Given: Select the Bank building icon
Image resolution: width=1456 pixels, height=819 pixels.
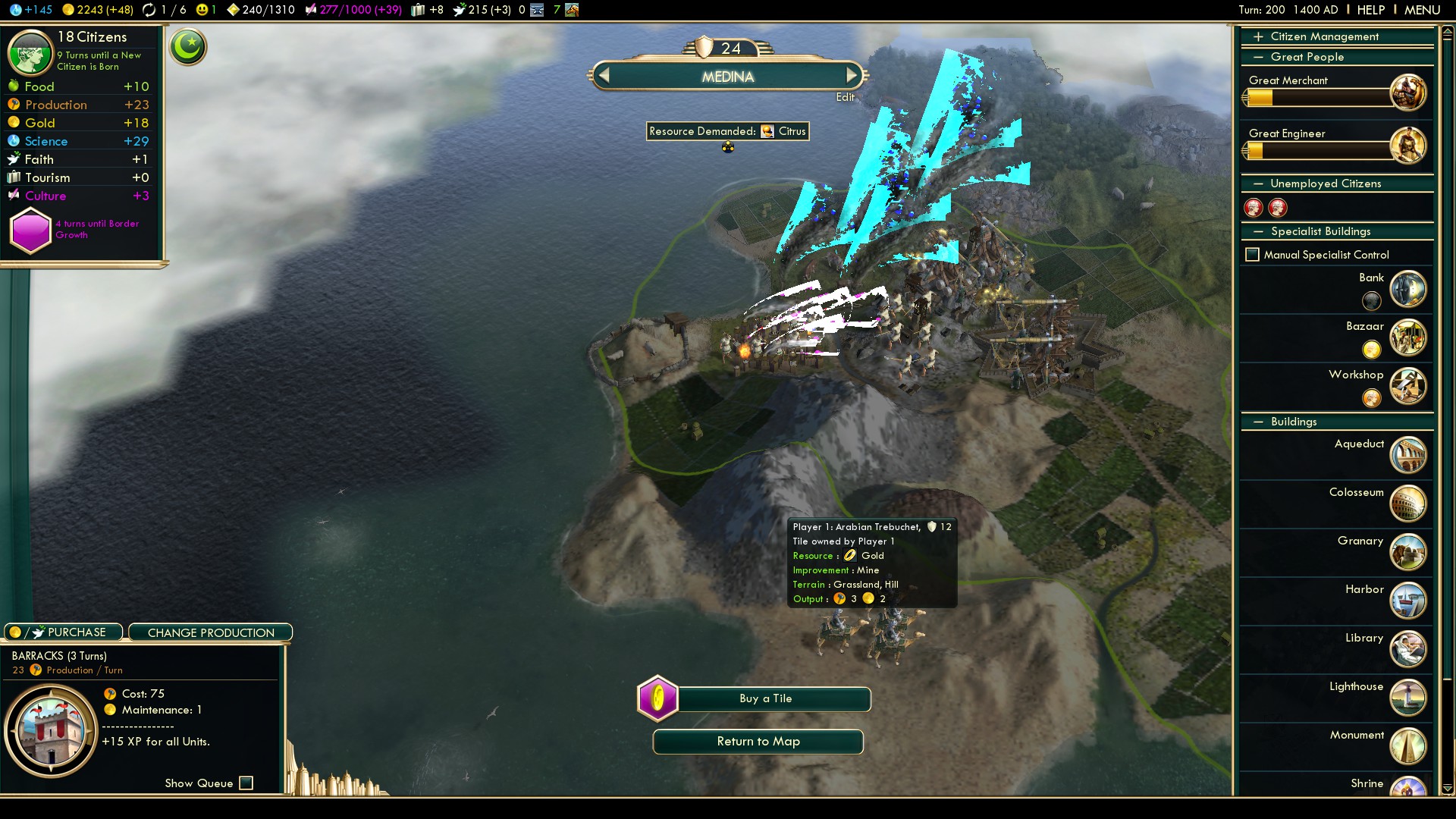Looking at the screenshot, I should coord(1407,289).
